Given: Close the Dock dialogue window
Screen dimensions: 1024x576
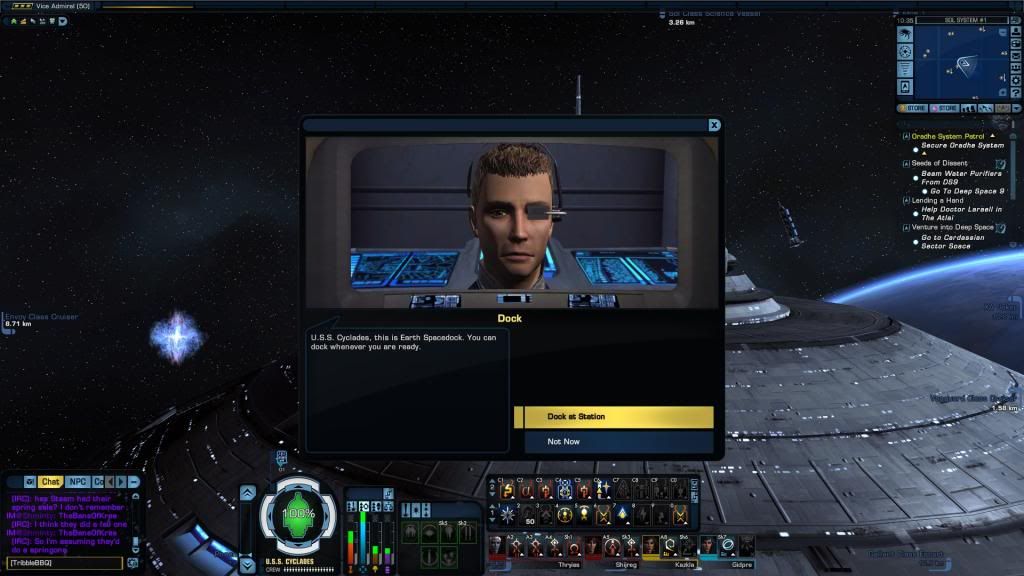Looking at the screenshot, I should (x=714, y=125).
